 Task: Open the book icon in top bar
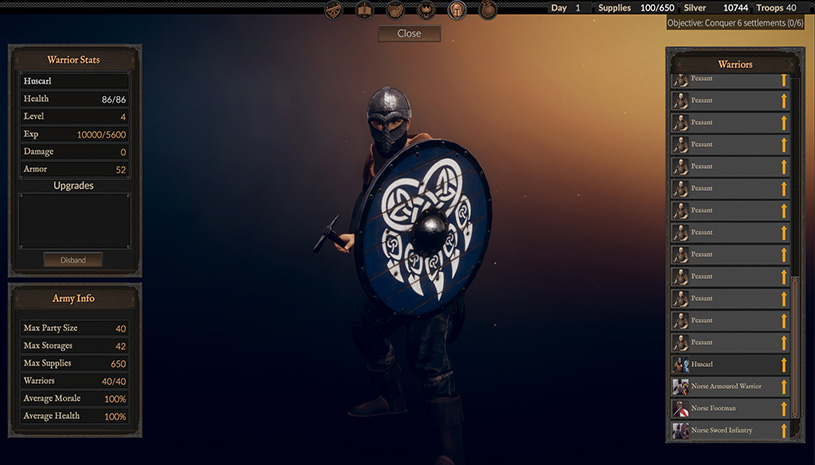[x=365, y=10]
